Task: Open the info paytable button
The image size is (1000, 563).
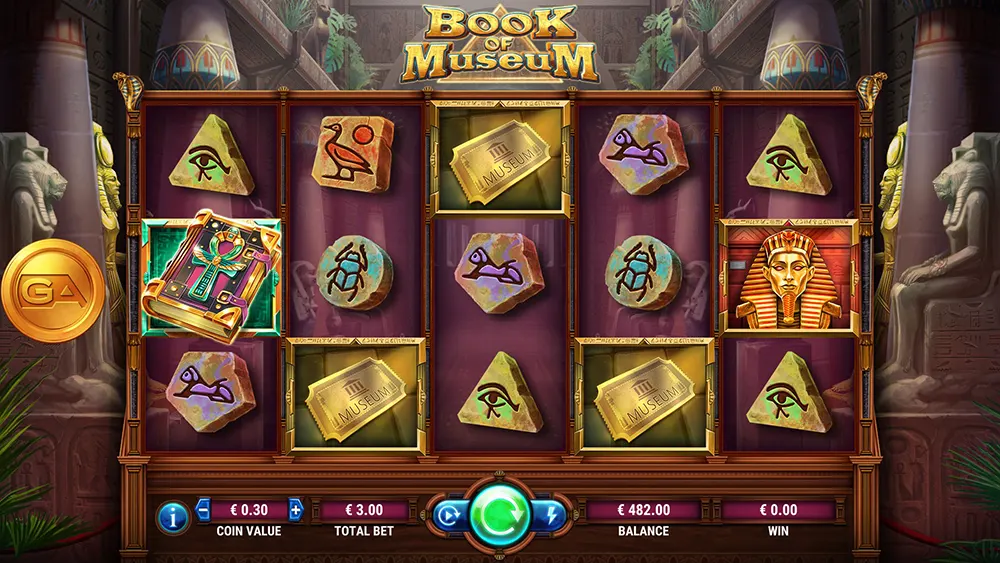Action: 173,516
